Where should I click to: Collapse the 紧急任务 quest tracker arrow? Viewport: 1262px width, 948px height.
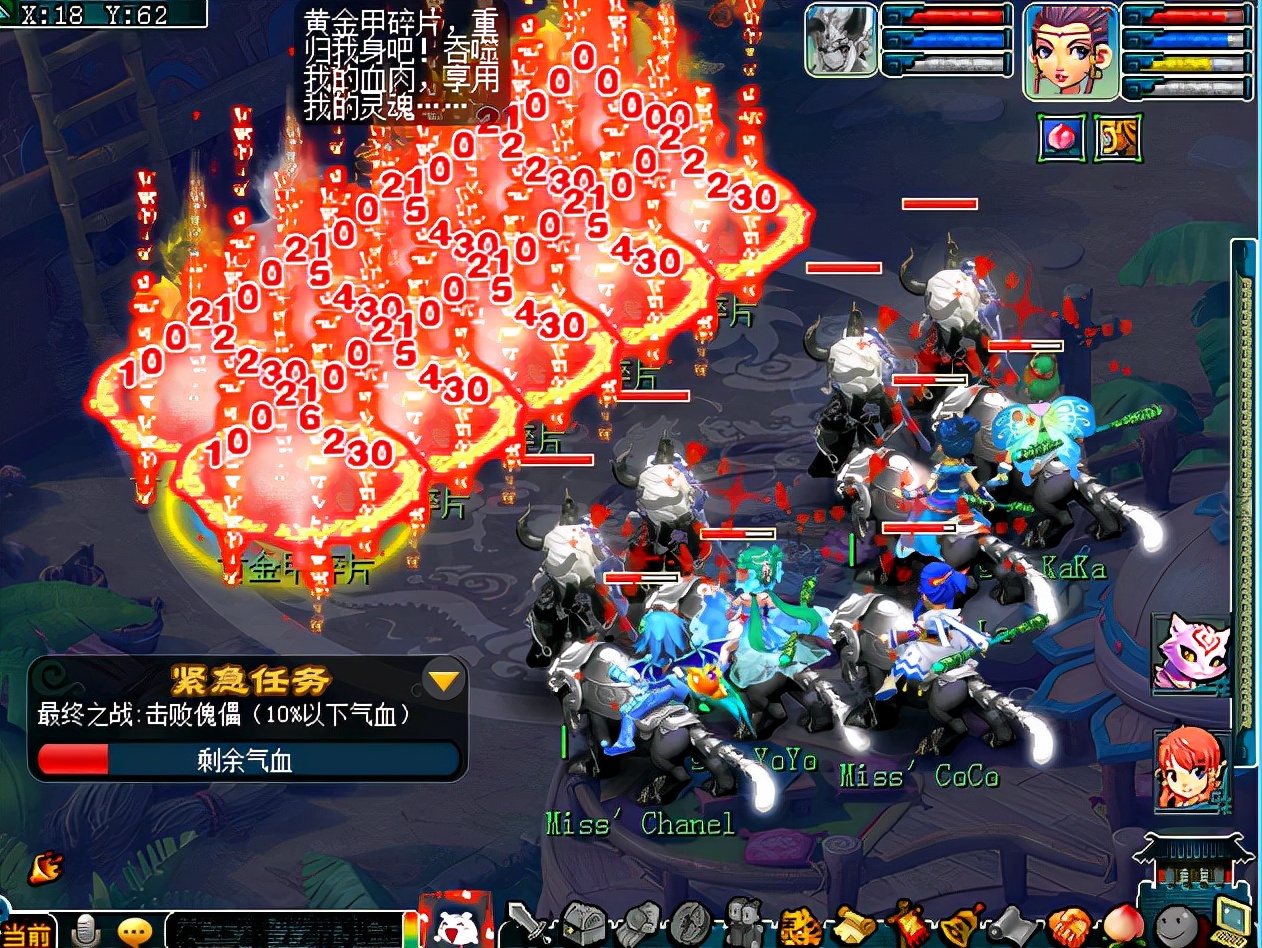click(x=444, y=682)
